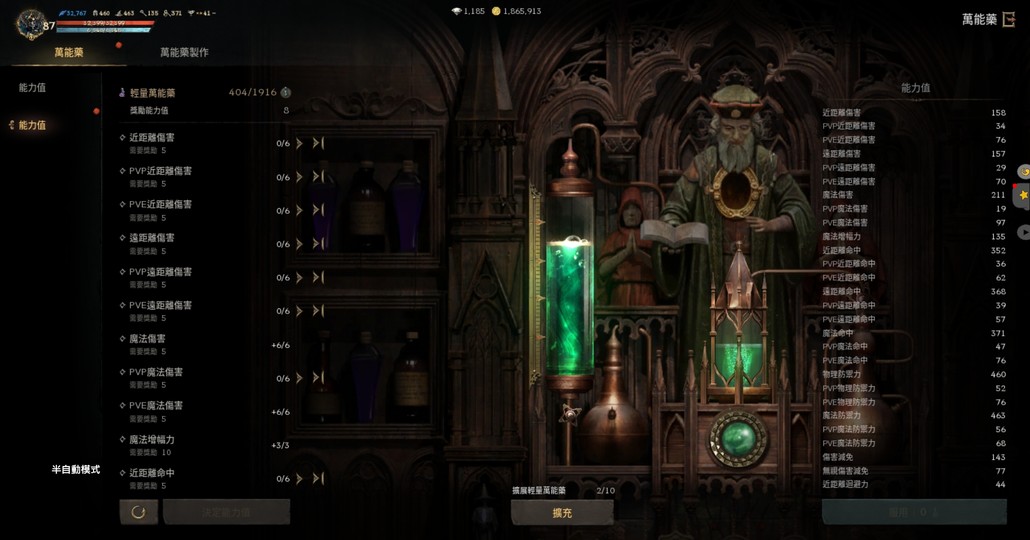The image size is (1030, 540).
Task: Add one point to 近距離傷害
Action: tap(299, 144)
